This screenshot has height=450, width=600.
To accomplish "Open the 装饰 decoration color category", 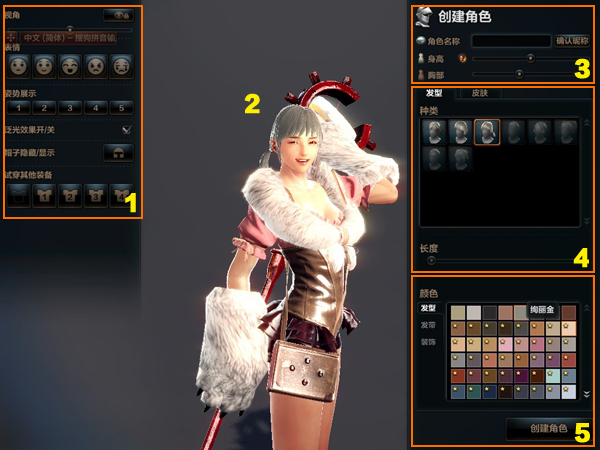I will click(x=427, y=341).
